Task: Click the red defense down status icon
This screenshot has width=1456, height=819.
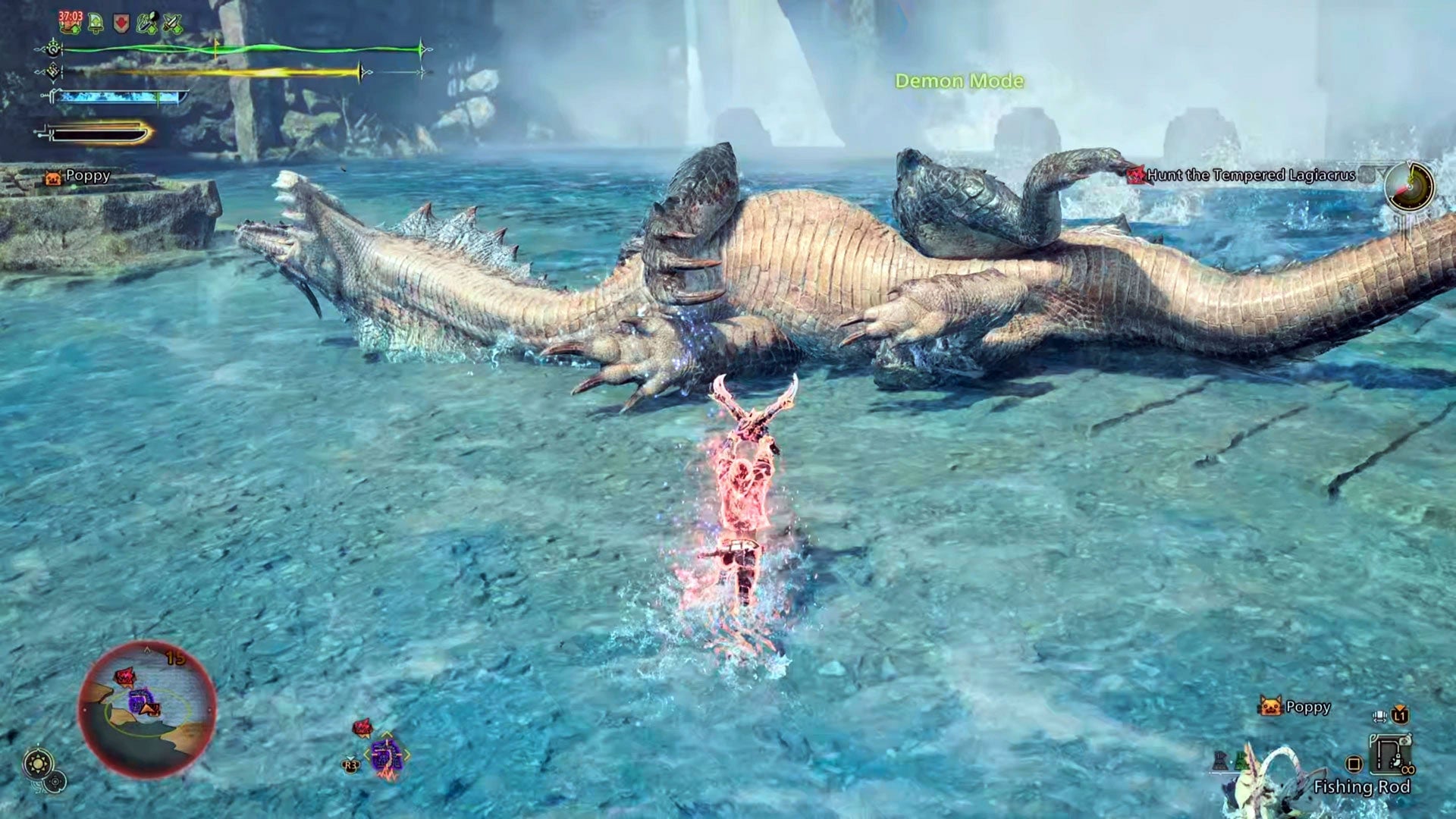Action: click(x=121, y=23)
